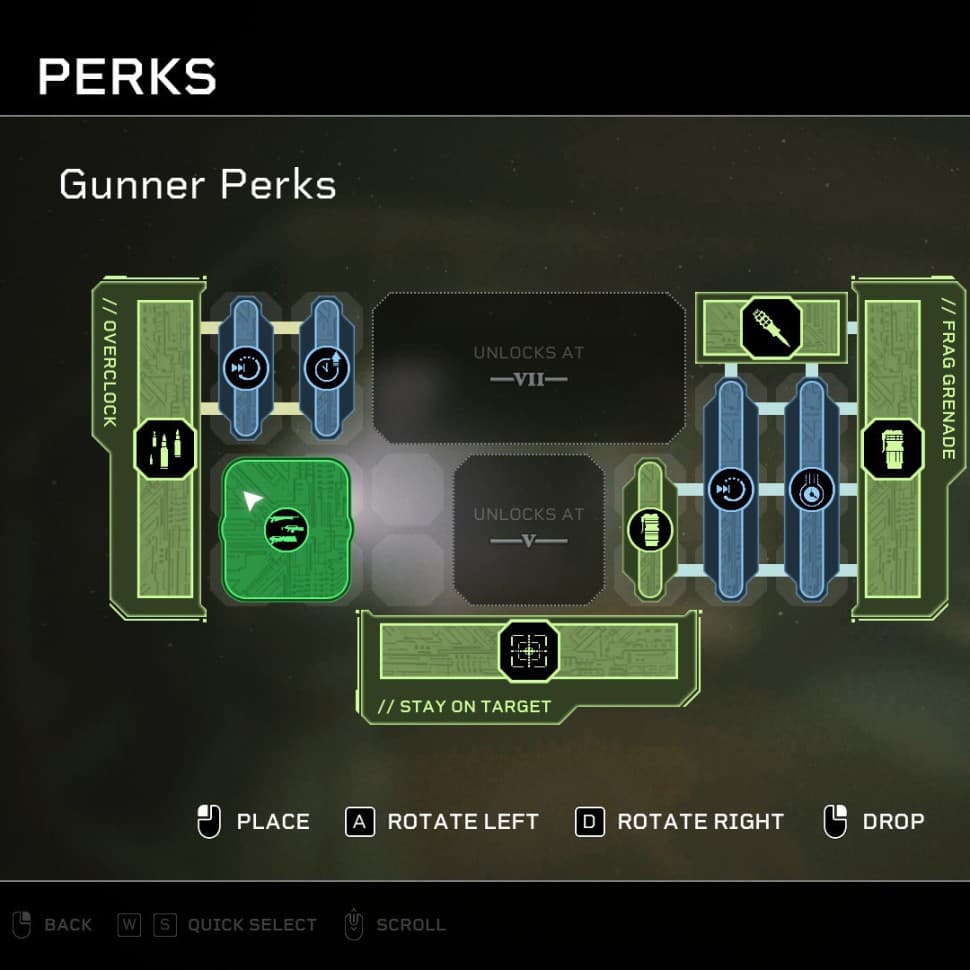Select the Overclock bullets perk icon

[x=165, y=448]
